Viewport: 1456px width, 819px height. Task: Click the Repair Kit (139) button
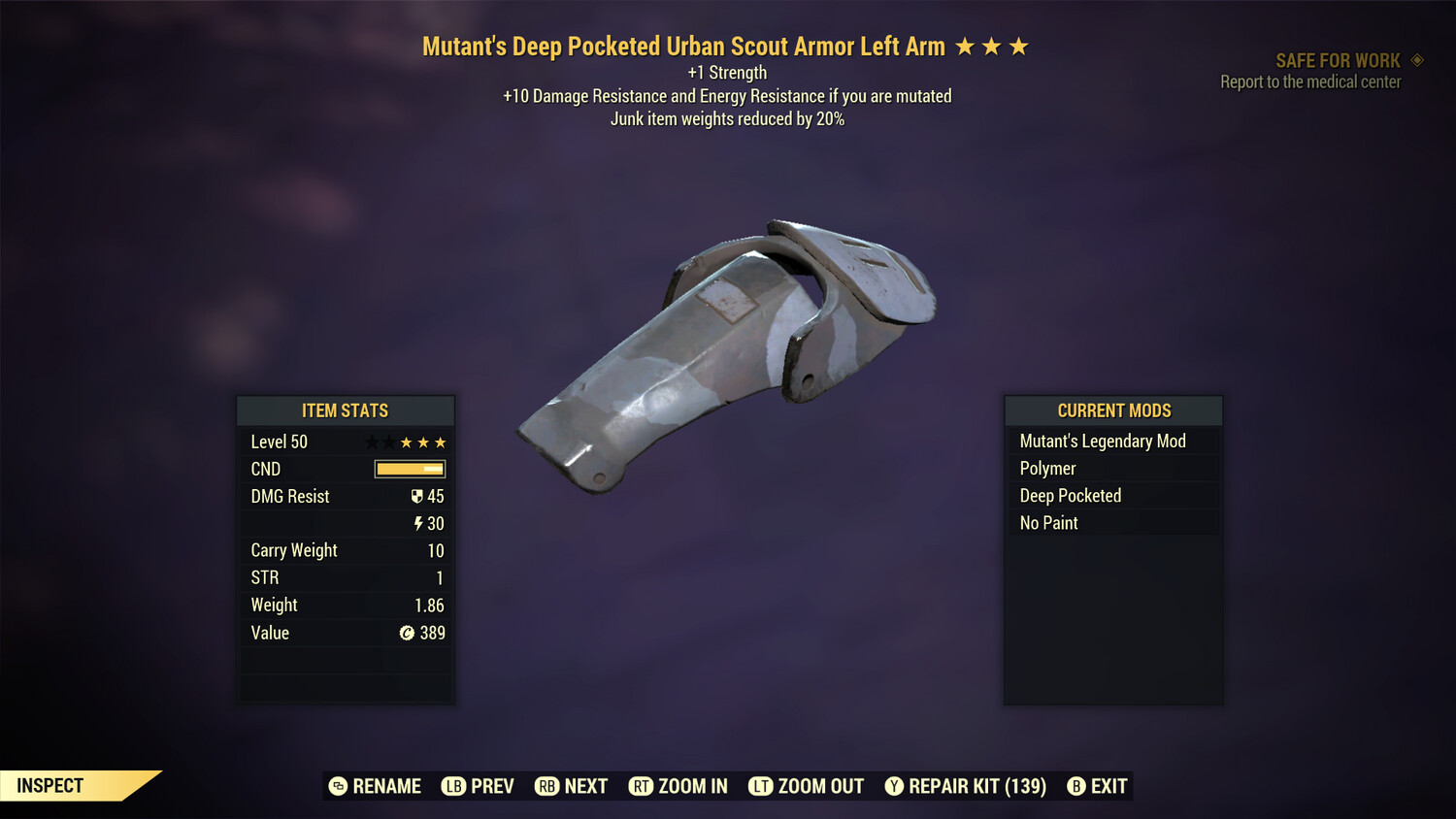click(x=976, y=786)
